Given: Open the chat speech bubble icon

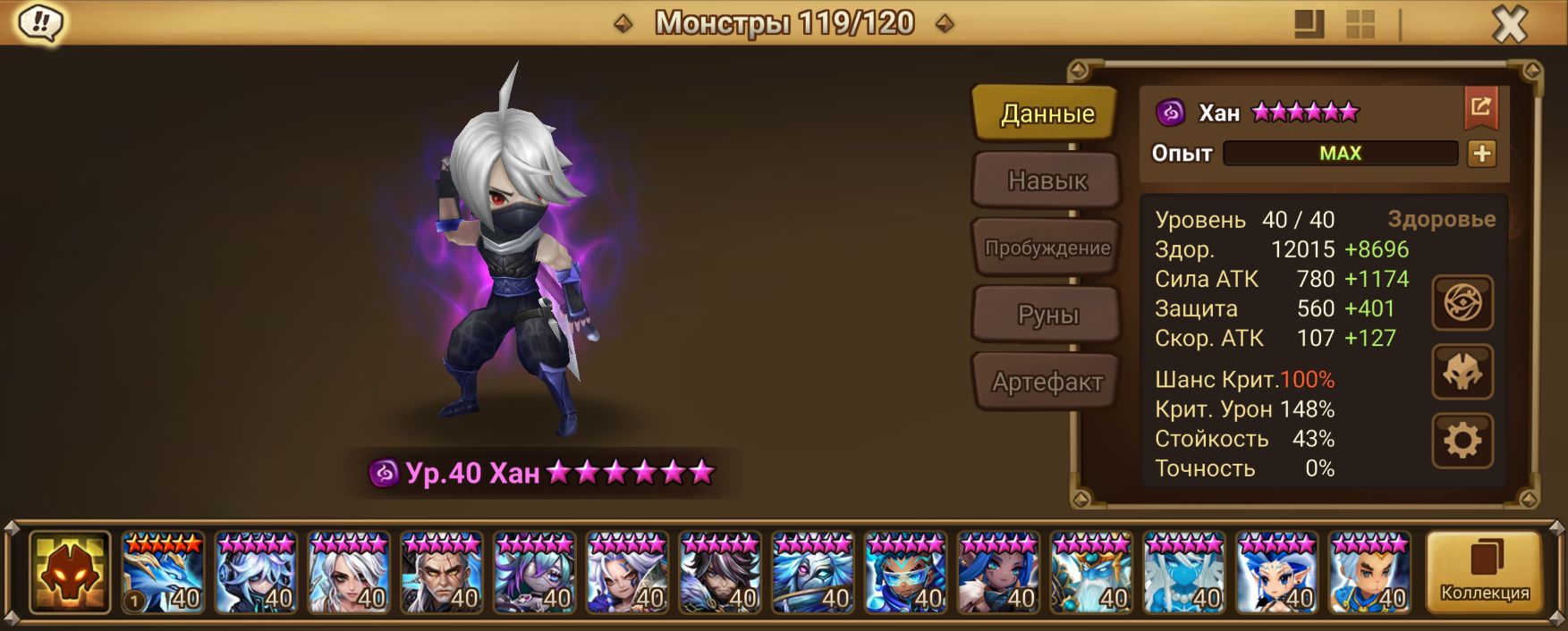Looking at the screenshot, I should pyautogui.click(x=40, y=23).
